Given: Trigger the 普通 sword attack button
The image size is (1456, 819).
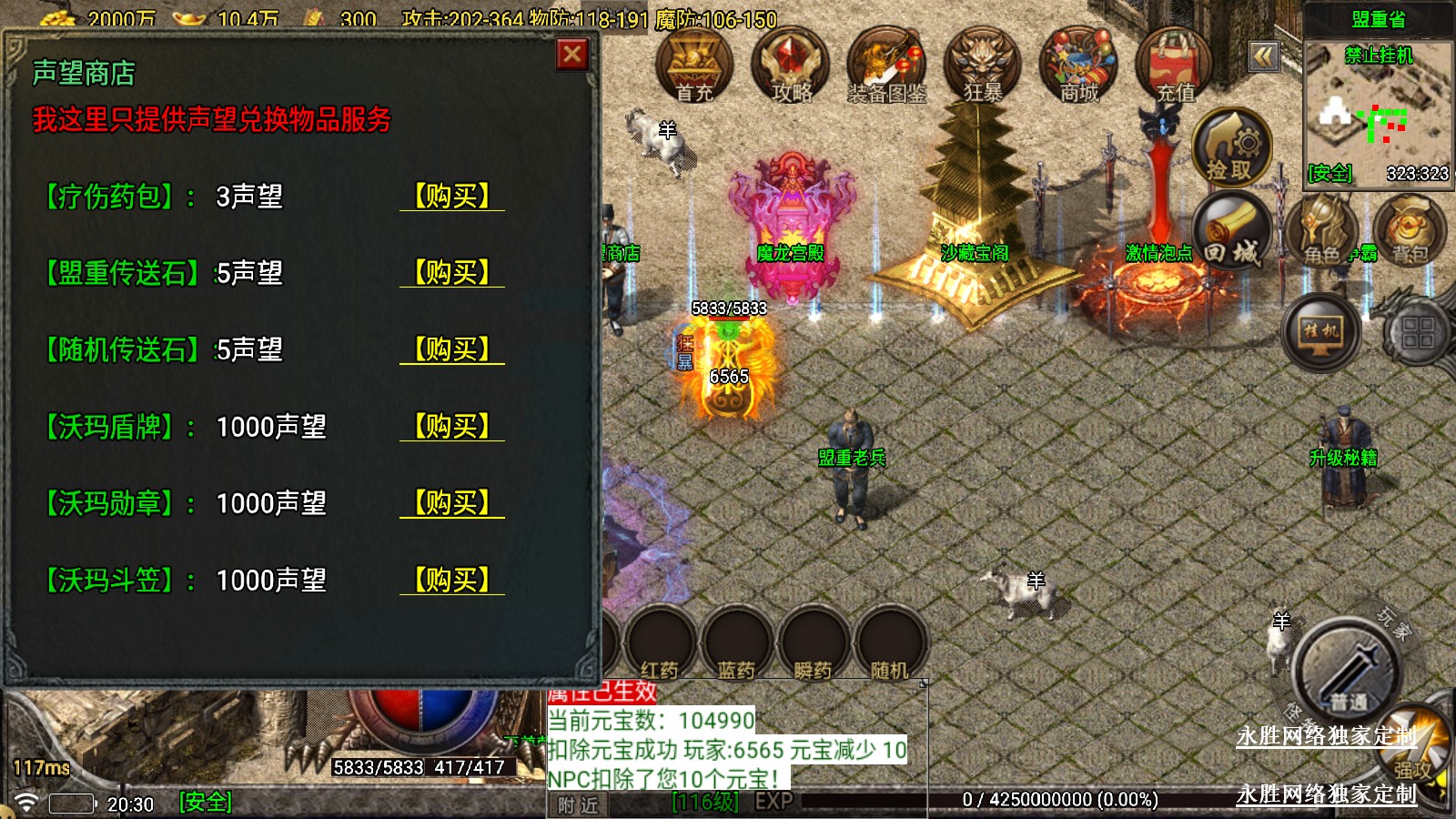Looking at the screenshot, I should [1346, 673].
